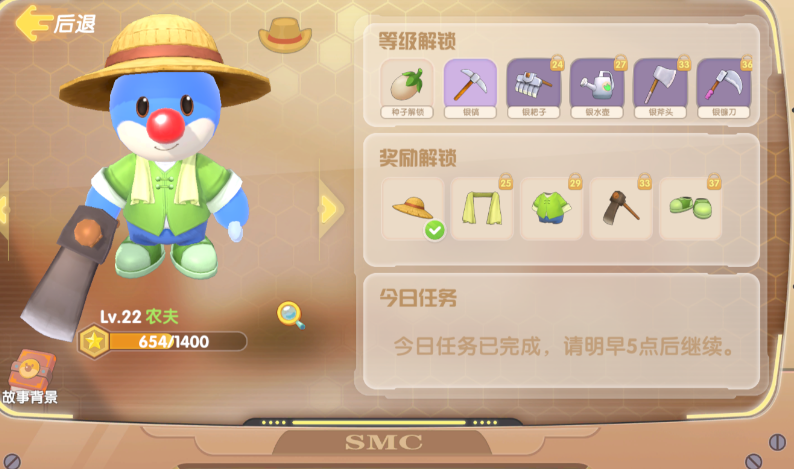Viewport: 794px width, 469px height.
Task: Select the 种子解锁 seed unlock tile
Action: (x=407, y=87)
